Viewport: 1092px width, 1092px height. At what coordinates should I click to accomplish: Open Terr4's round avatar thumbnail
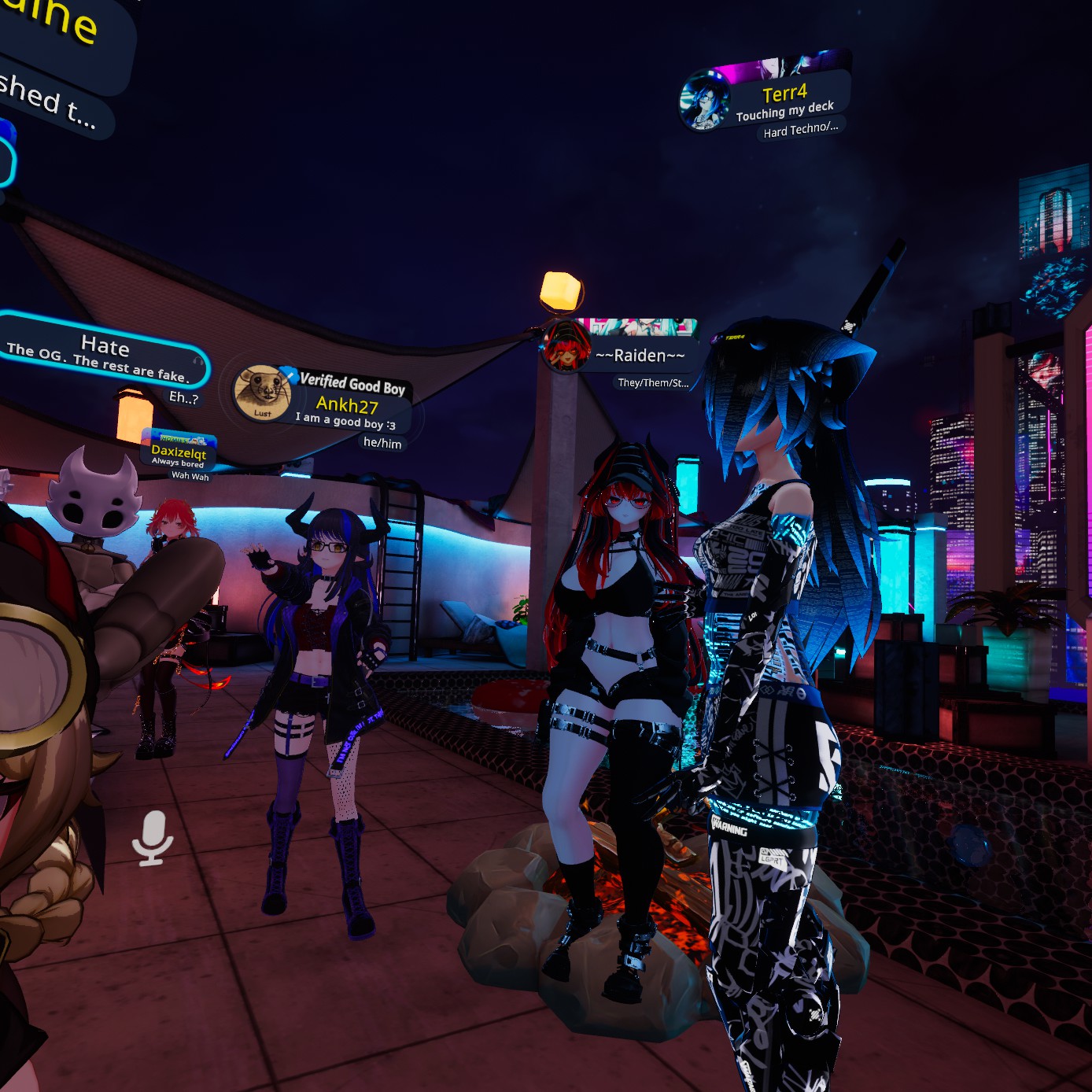point(704,101)
